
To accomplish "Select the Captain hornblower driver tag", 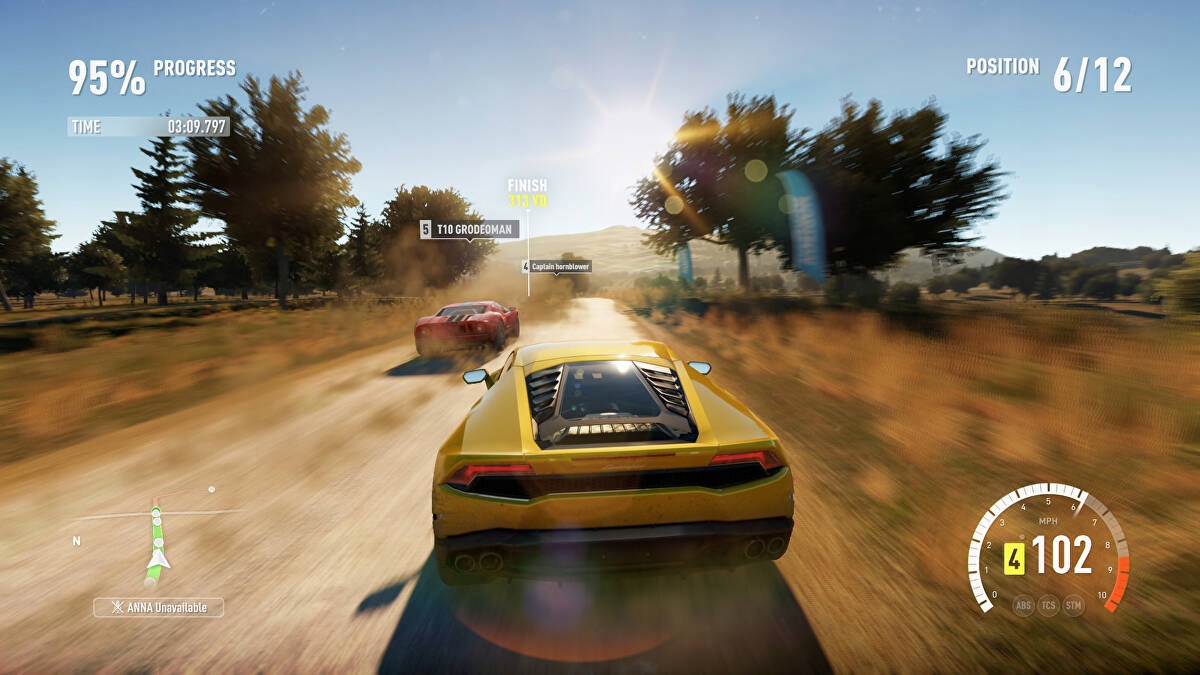I will tap(556, 267).
